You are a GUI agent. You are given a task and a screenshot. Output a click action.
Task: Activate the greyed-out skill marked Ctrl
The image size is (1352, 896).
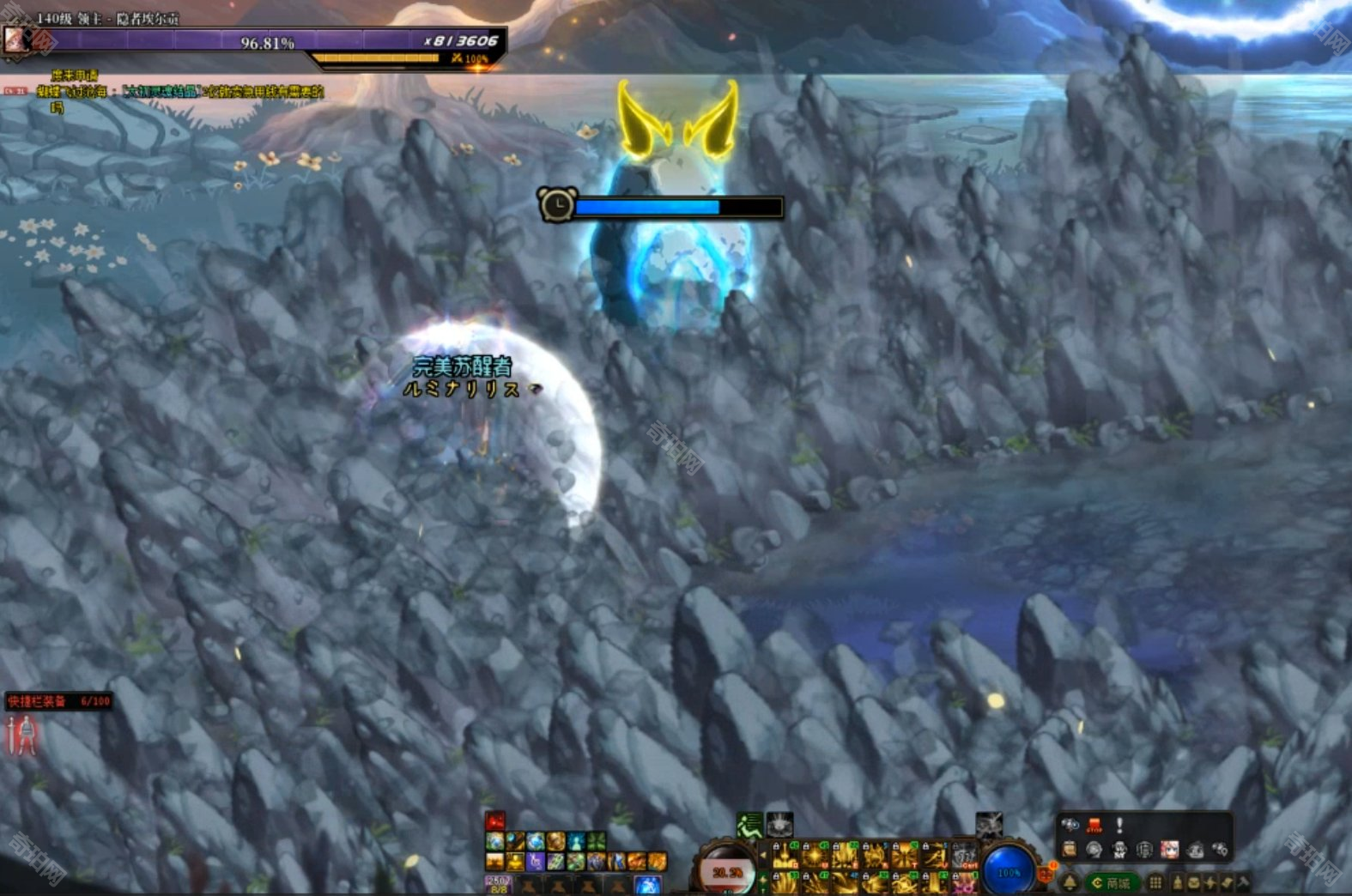966,856
